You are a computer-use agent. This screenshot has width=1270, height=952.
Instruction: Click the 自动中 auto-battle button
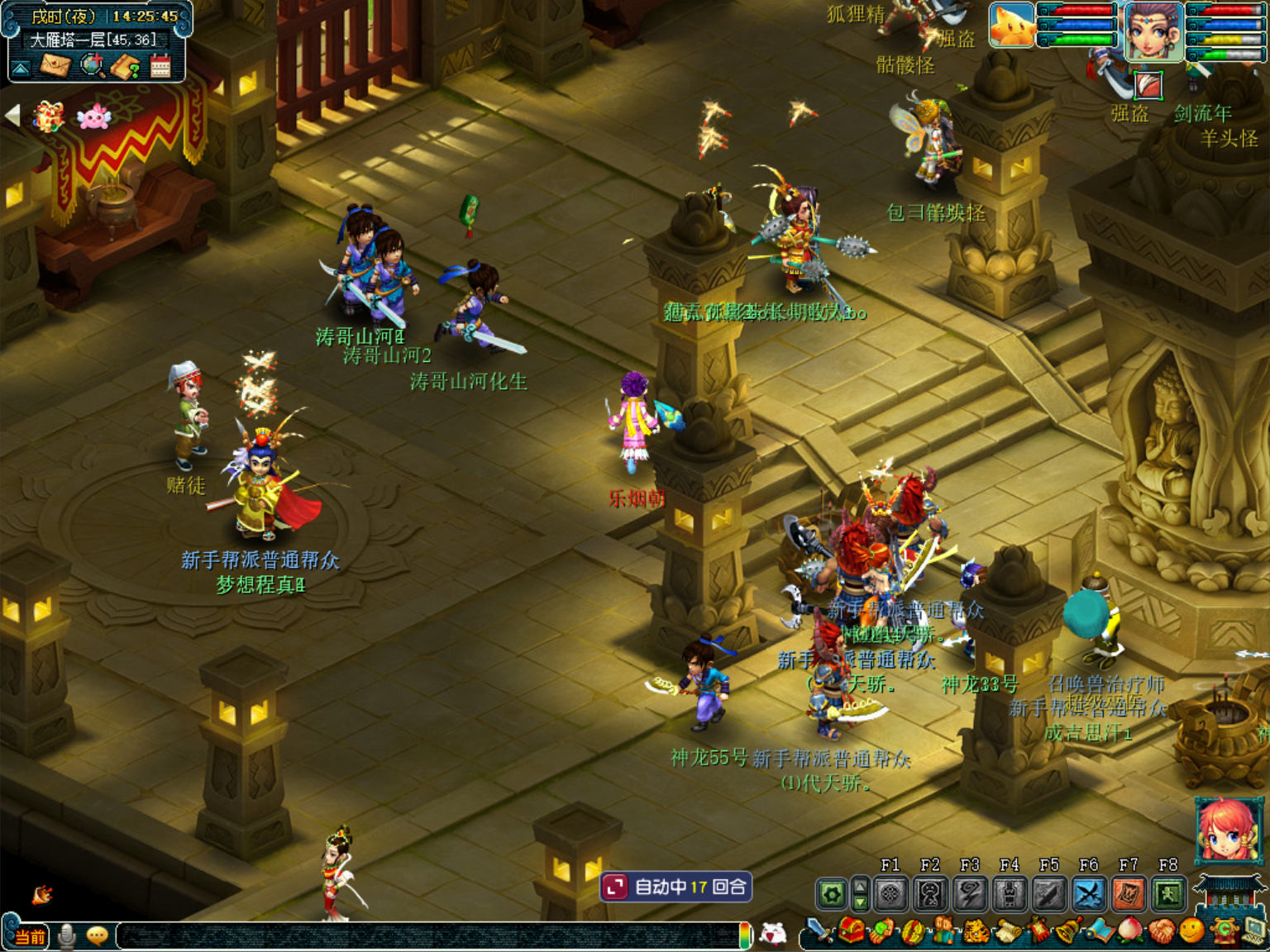[x=676, y=887]
